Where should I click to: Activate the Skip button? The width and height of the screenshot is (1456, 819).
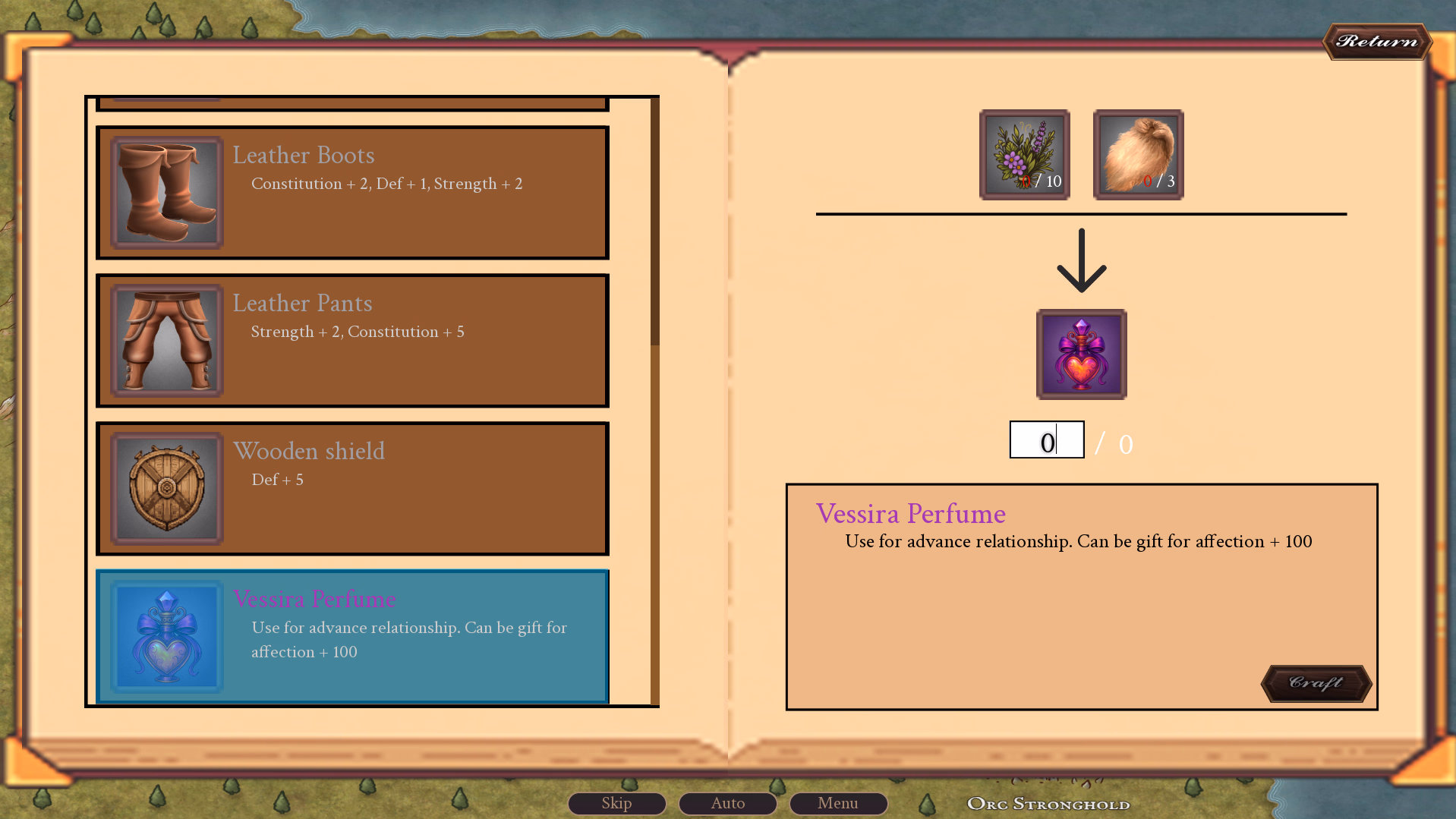pyautogui.click(x=616, y=803)
